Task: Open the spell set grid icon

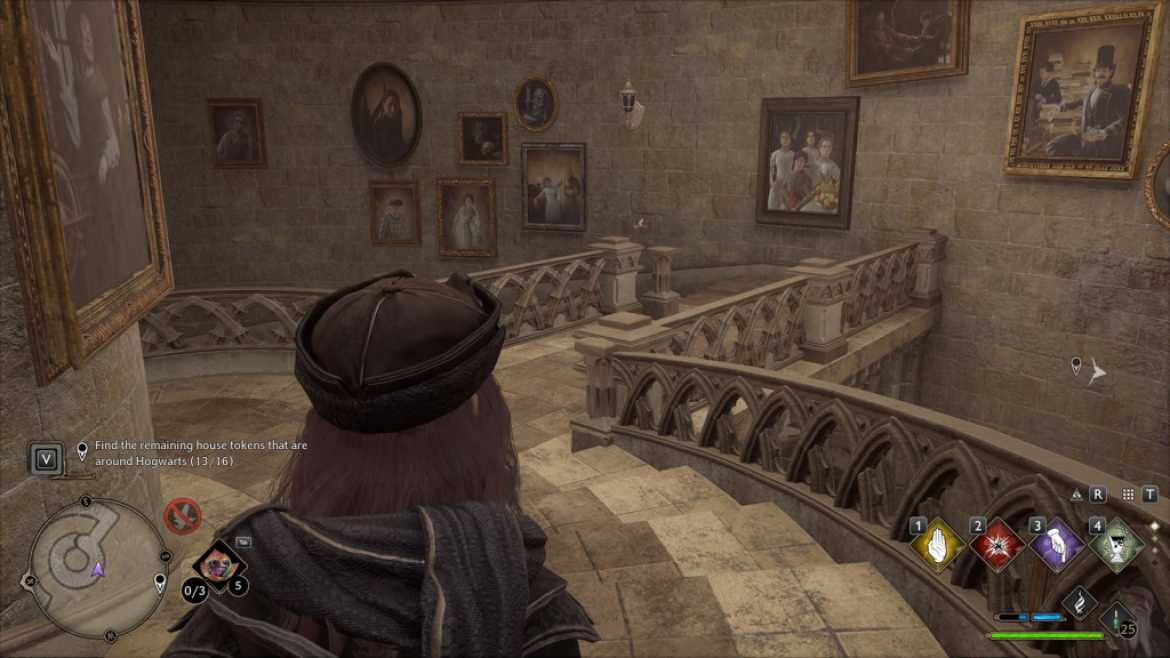Action: pyautogui.click(x=1128, y=494)
